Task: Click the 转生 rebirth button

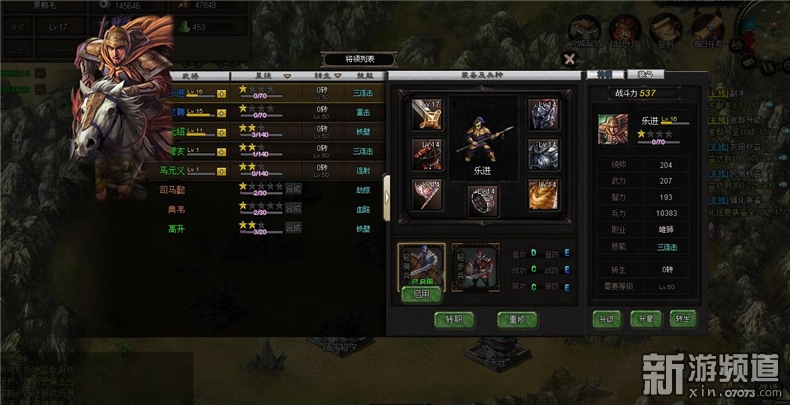Action: point(683,320)
